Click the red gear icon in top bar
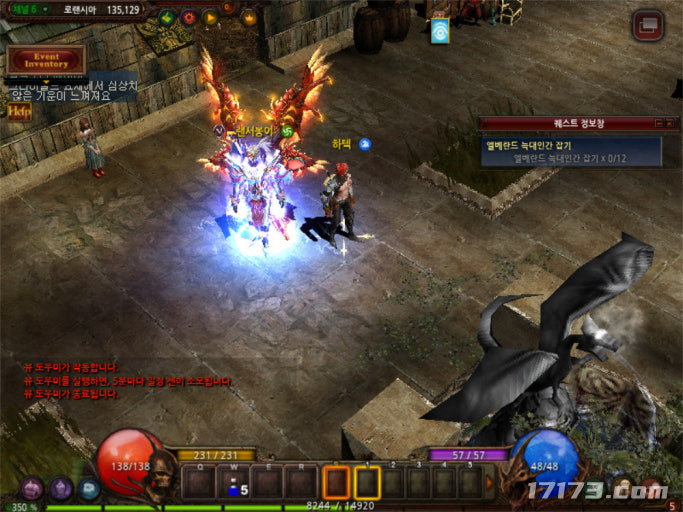The width and height of the screenshot is (683, 512). pyautogui.click(x=186, y=17)
